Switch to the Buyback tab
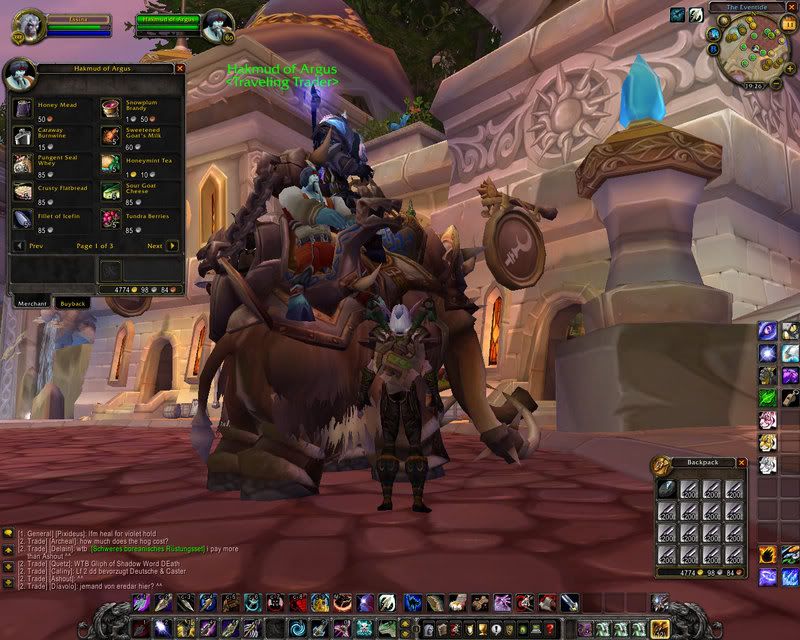800x640 pixels. pos(72,302)
